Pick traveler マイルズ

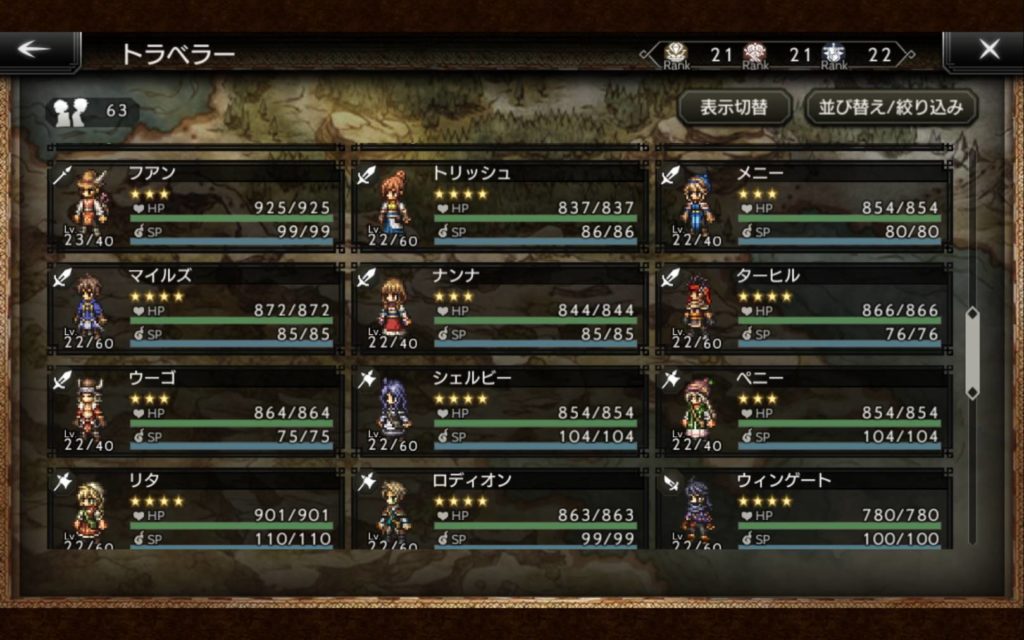[195, 308]
